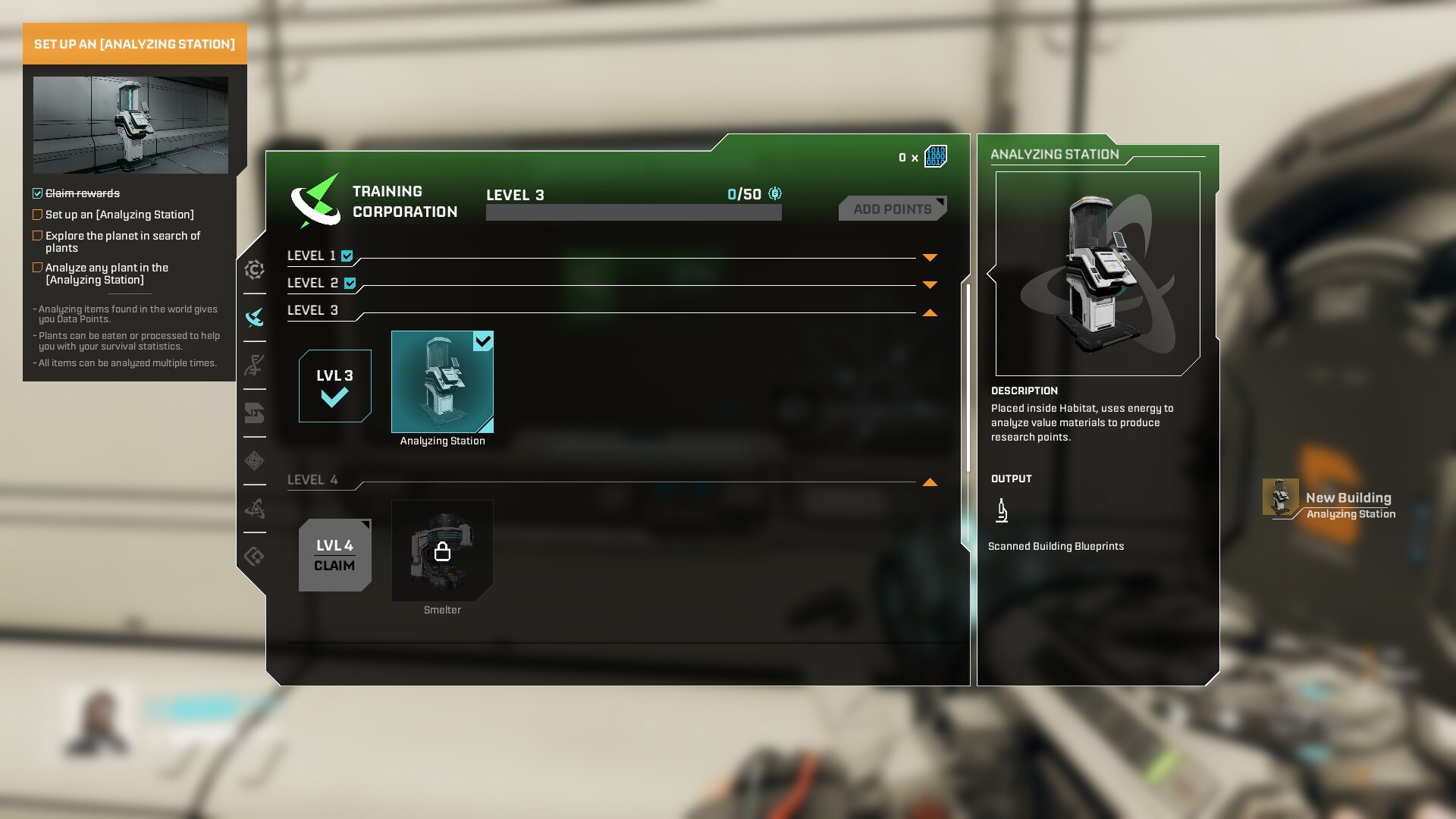This screenshot has width=1456, height=819.
Task: Expand the Level 2 rewards row
Action: point(930,284)
